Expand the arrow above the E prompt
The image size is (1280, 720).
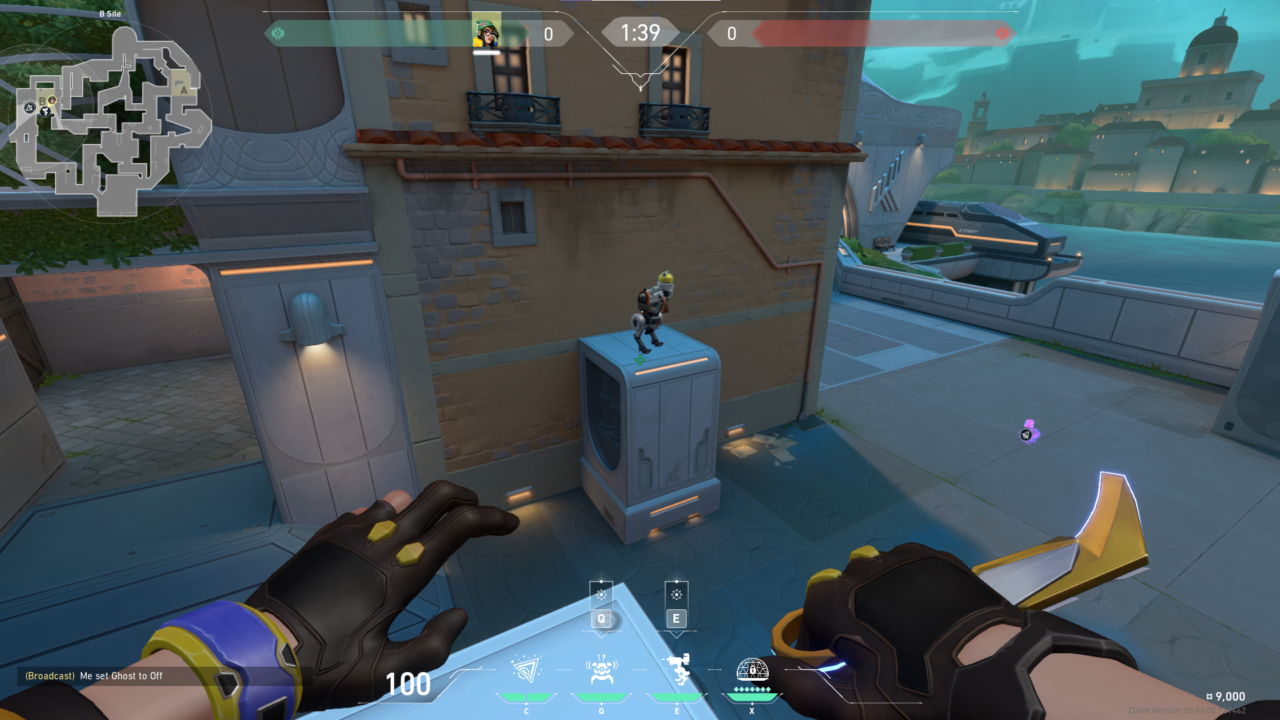(x=677, y=573)
